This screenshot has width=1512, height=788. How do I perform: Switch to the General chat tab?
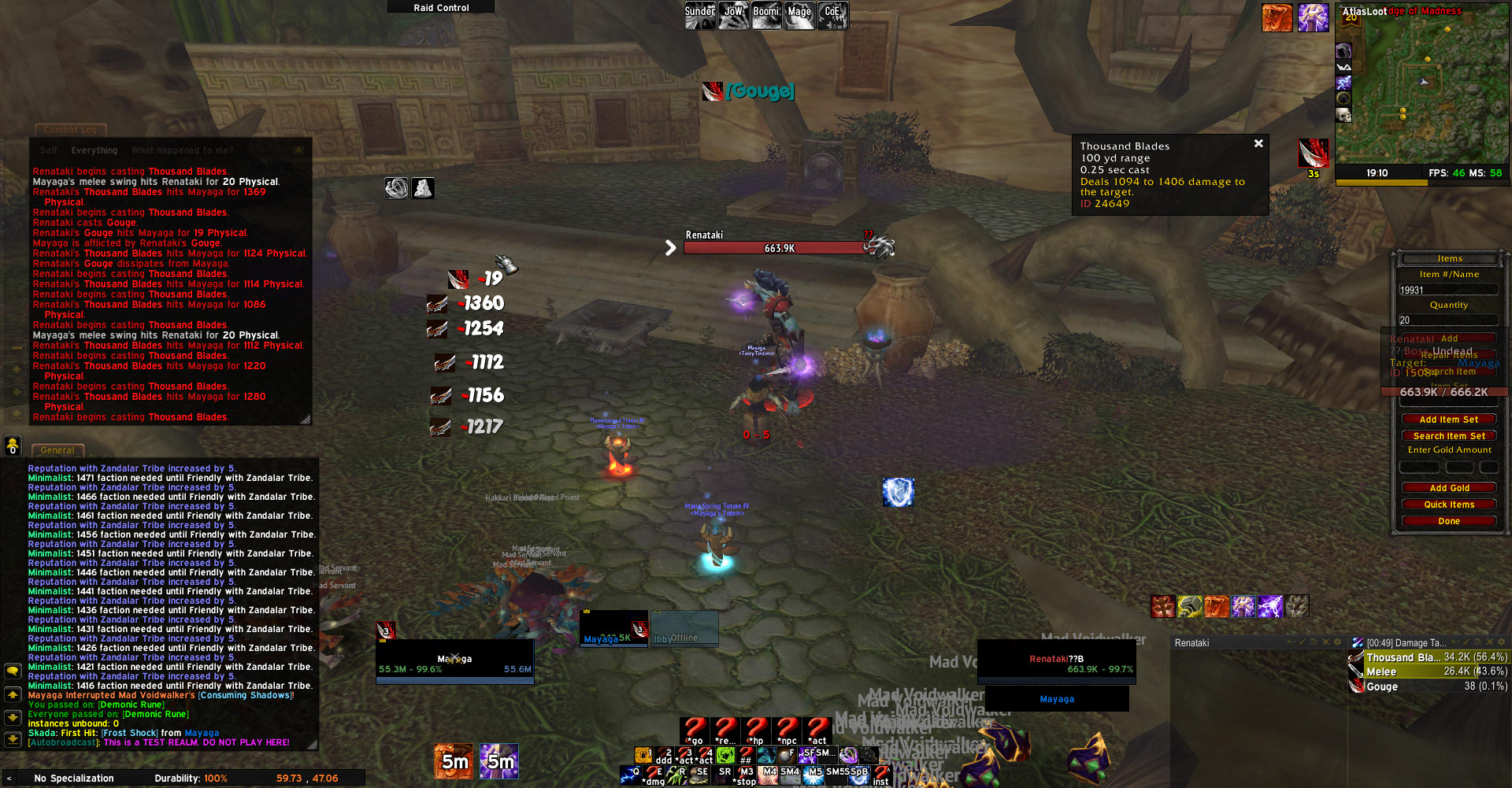[57, 450]
